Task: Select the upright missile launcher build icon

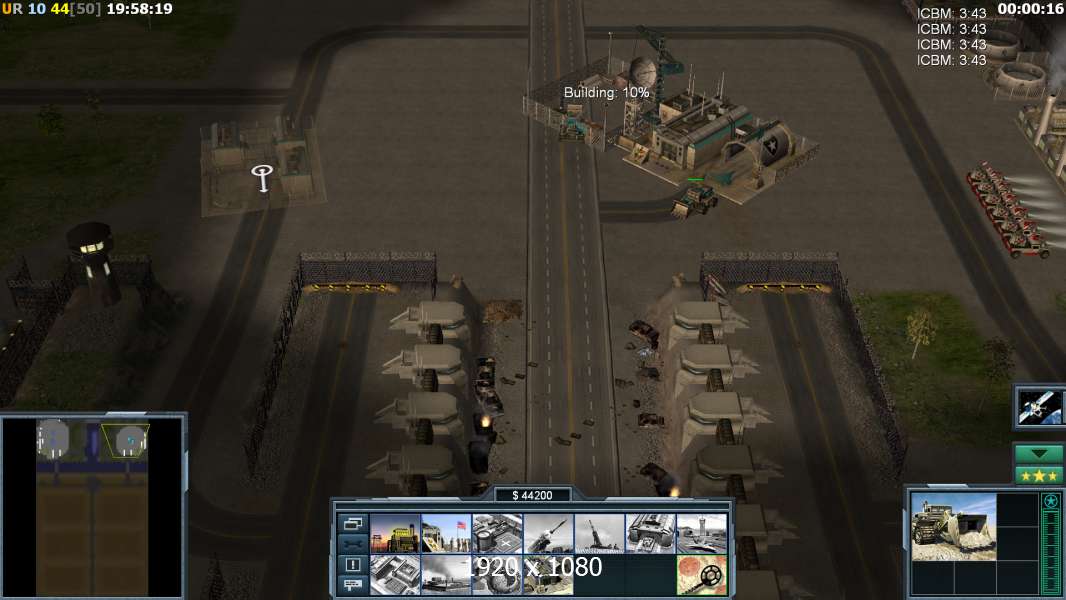Action: coord(599,533)
